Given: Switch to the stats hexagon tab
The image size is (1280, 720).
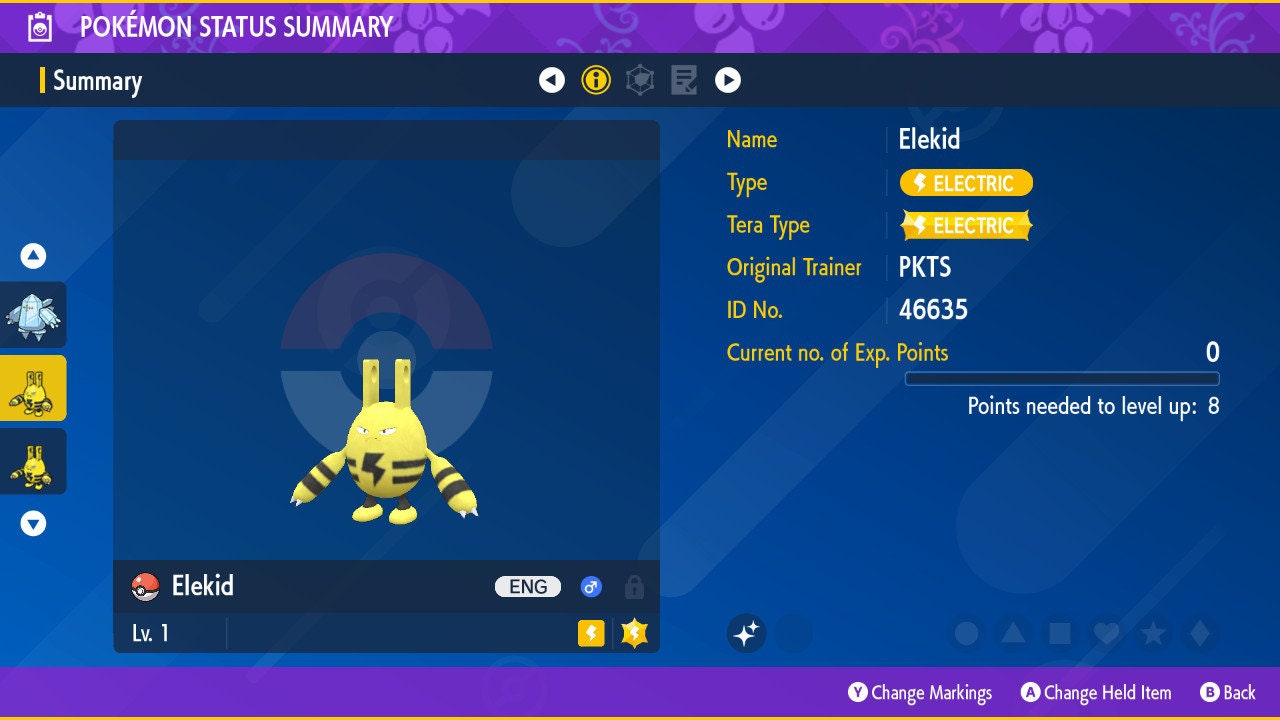Looking at the screenshot, I should pos(640,80).
